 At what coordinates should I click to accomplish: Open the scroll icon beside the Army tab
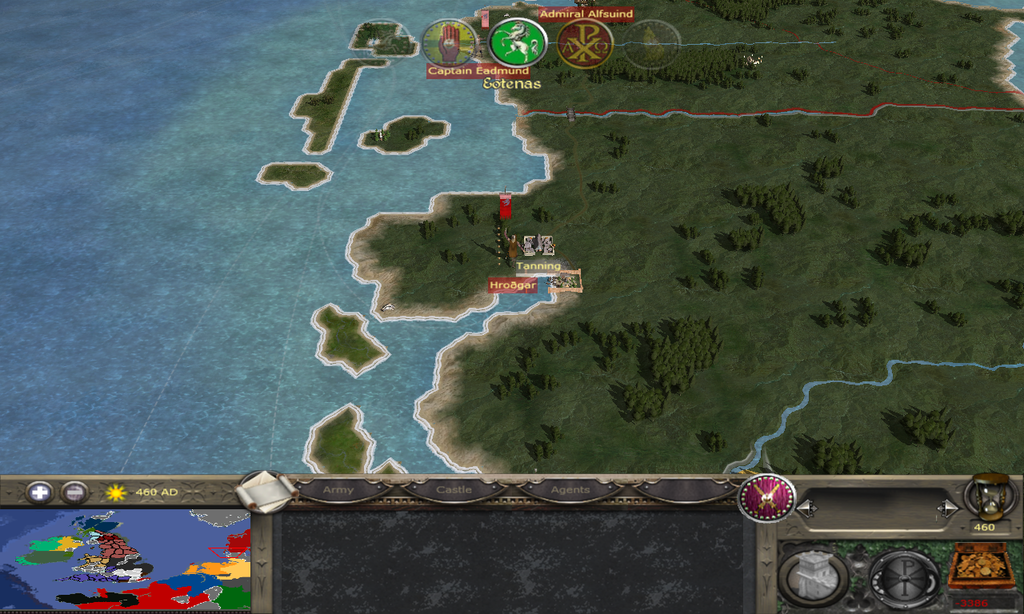point(265,491)
